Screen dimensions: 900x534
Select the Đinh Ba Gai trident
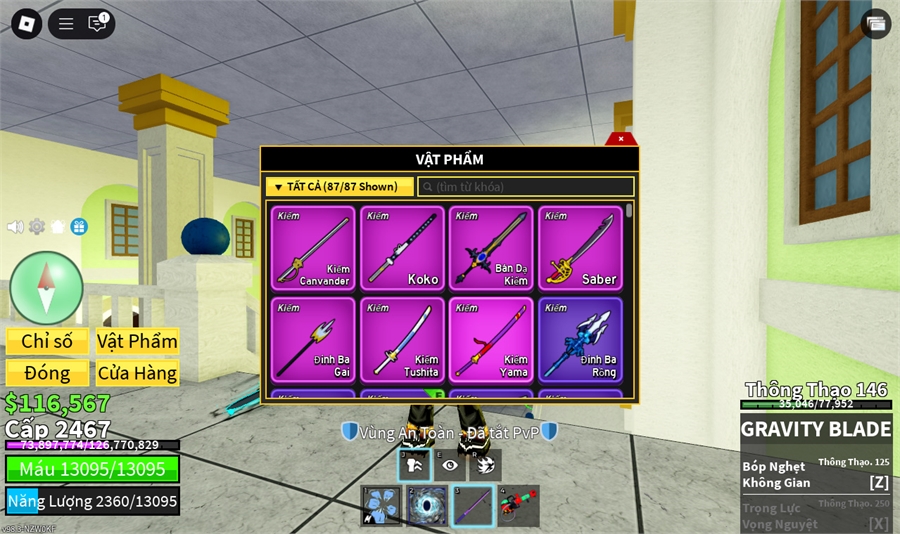tap(312, 339)
